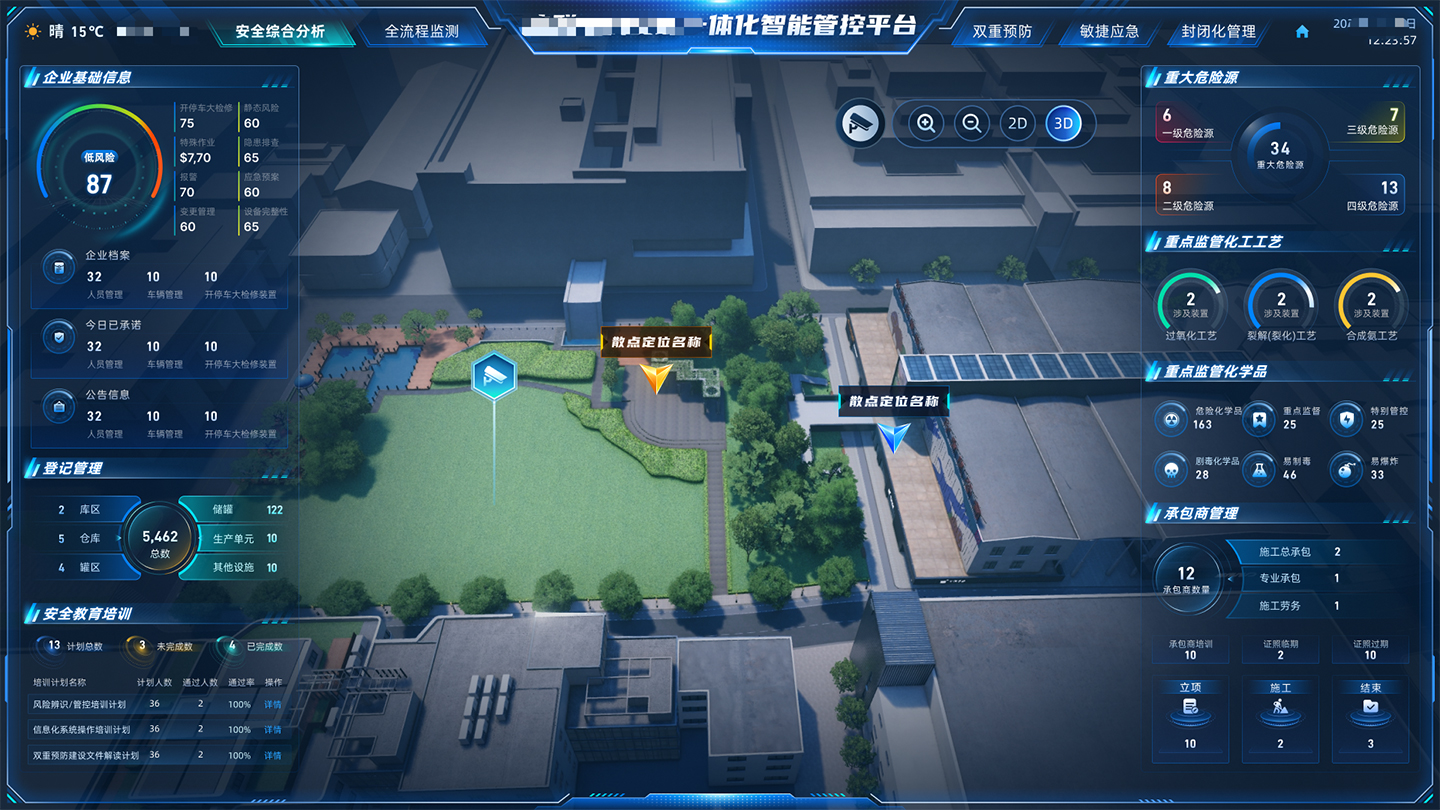Image resolution: width=1440 pixels, height=810 pixels.
Task: Open the 封闭化管理 tab
Action: click(x=1218, y=31)
